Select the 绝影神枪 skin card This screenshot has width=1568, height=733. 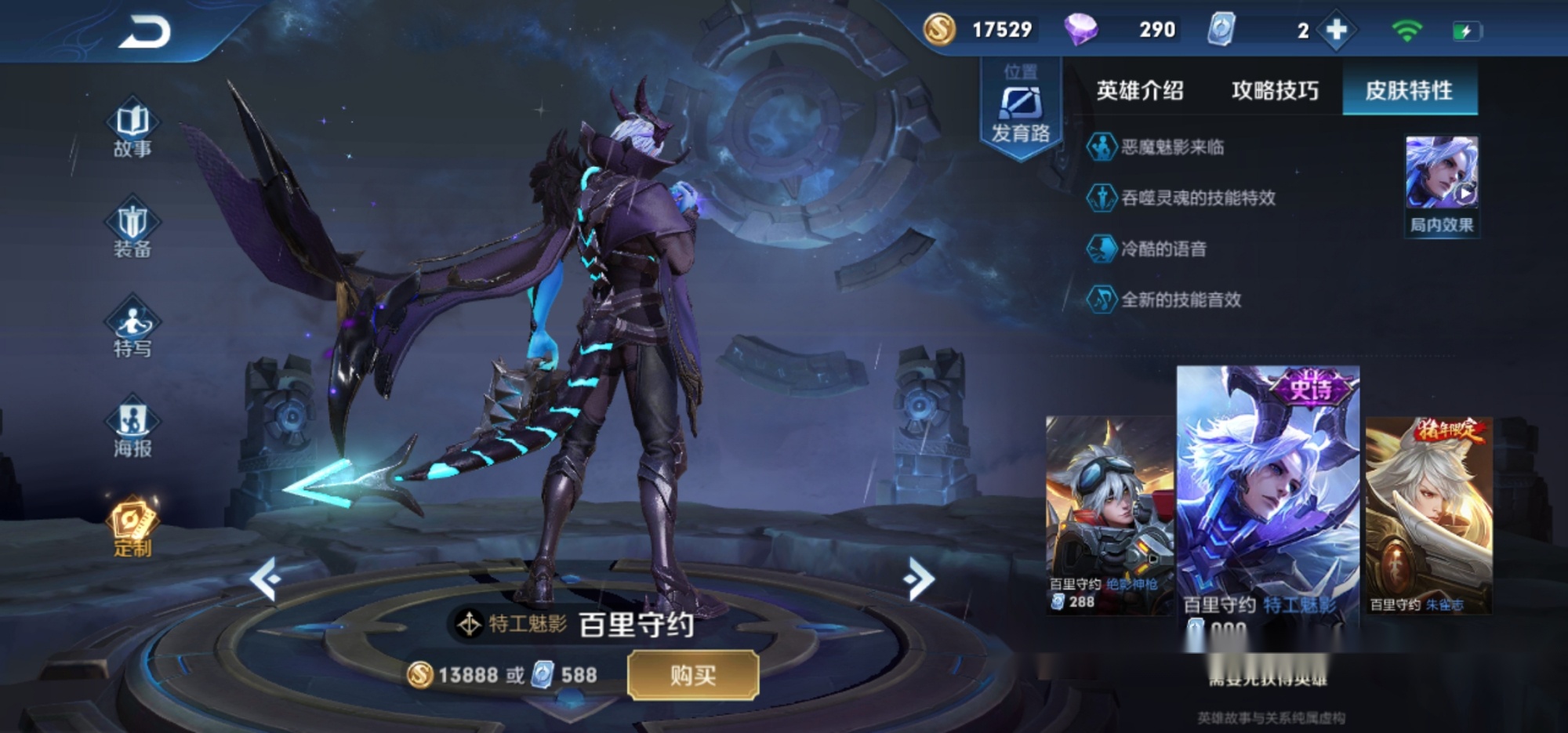1109,513
